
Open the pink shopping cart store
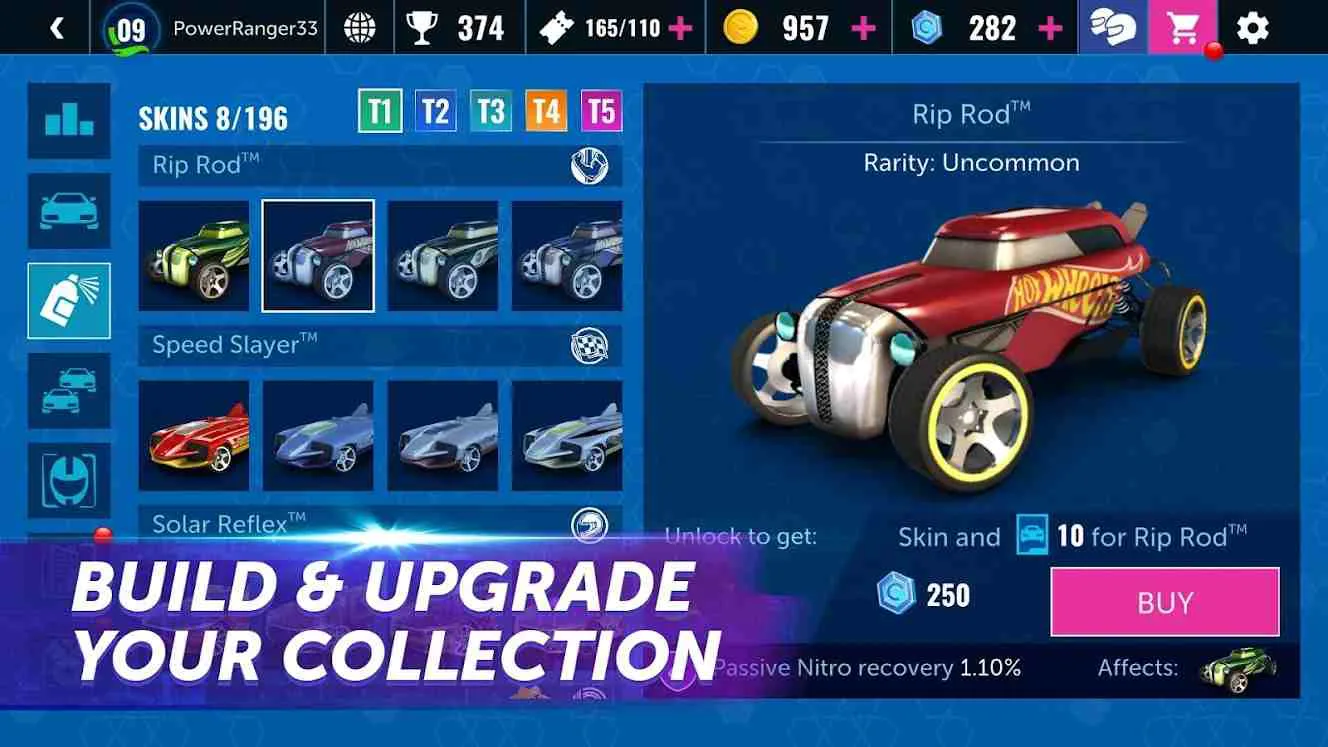point(1184,27)
